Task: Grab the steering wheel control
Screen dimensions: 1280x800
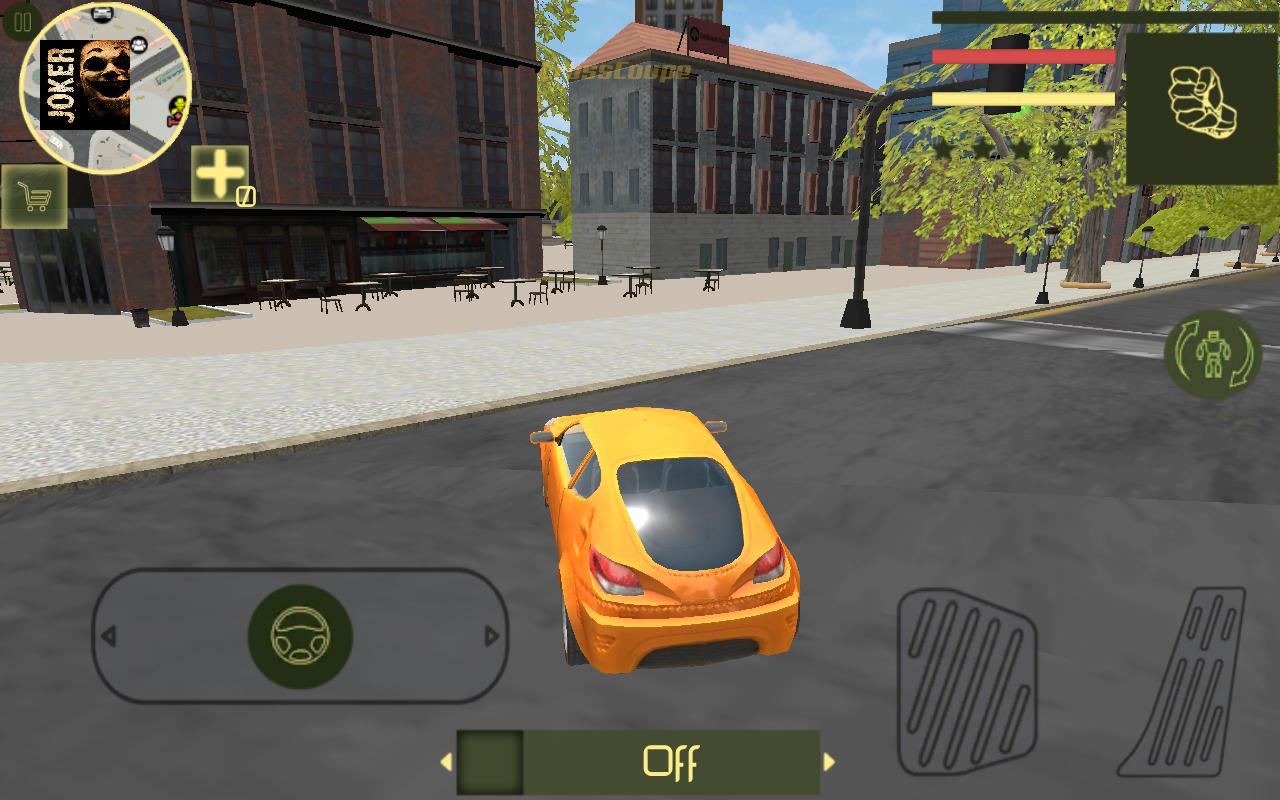Action: click(300, 637)
